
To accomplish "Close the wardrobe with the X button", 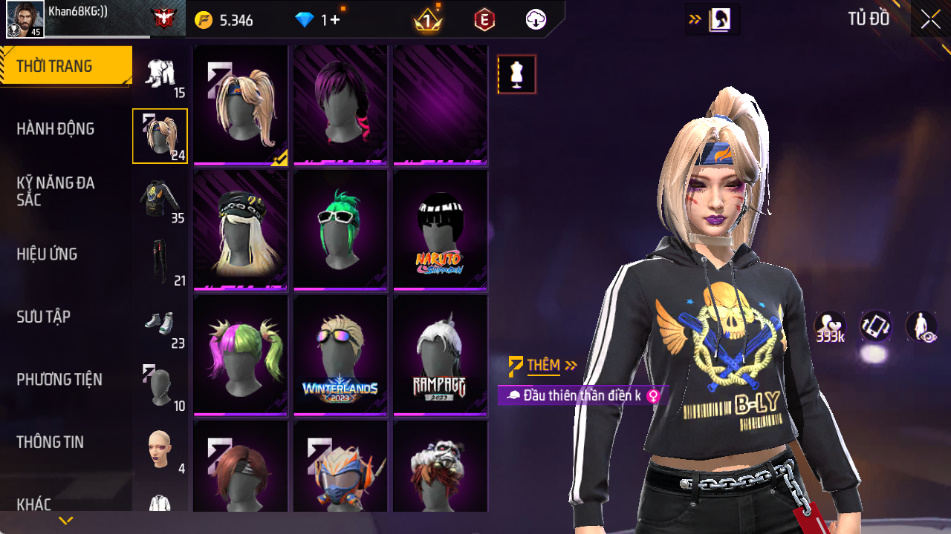I will [x=929, y=19].
